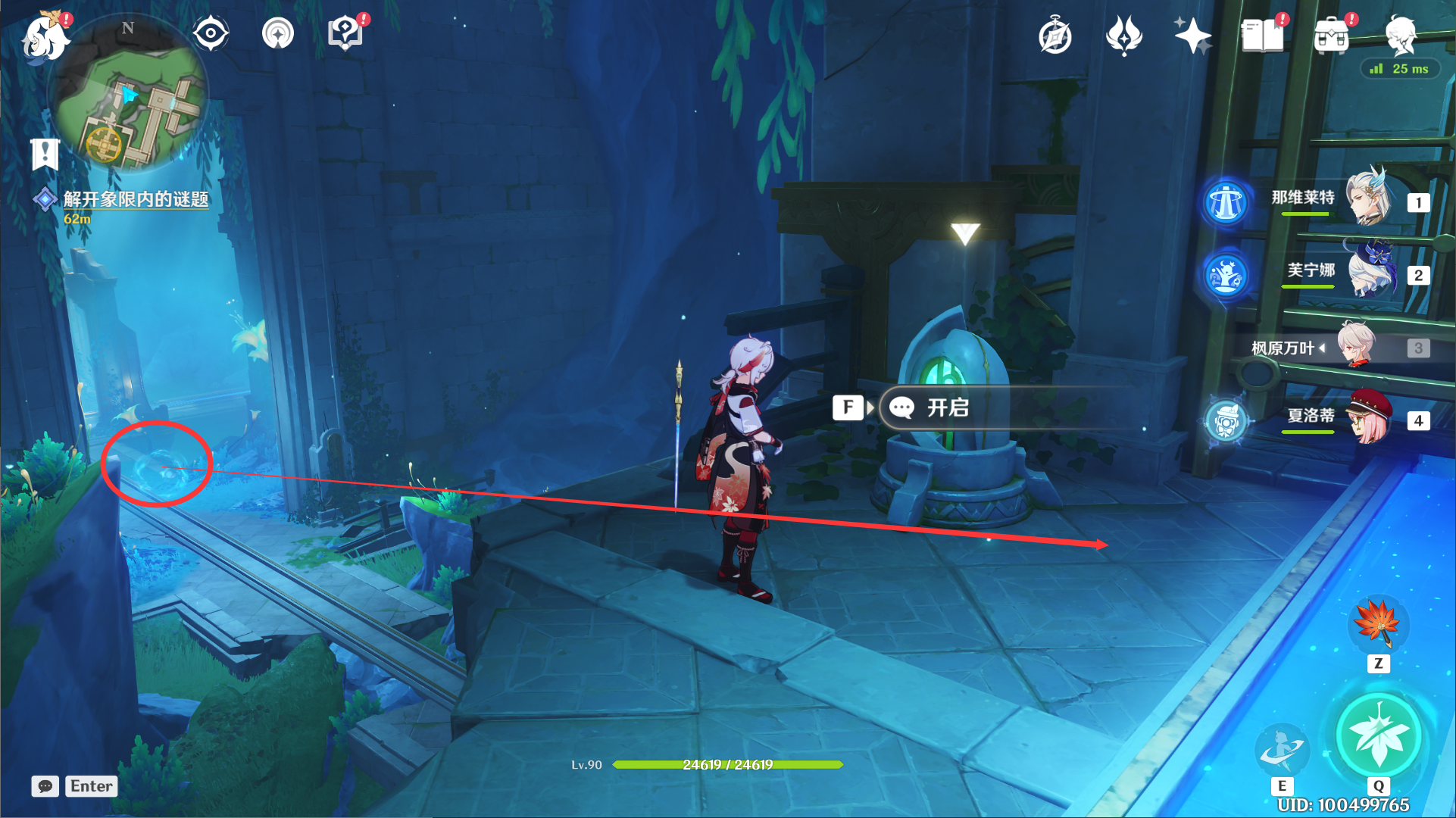
Task: Open the tutorial hint icon with question mark
Action: tap(345, 34)
